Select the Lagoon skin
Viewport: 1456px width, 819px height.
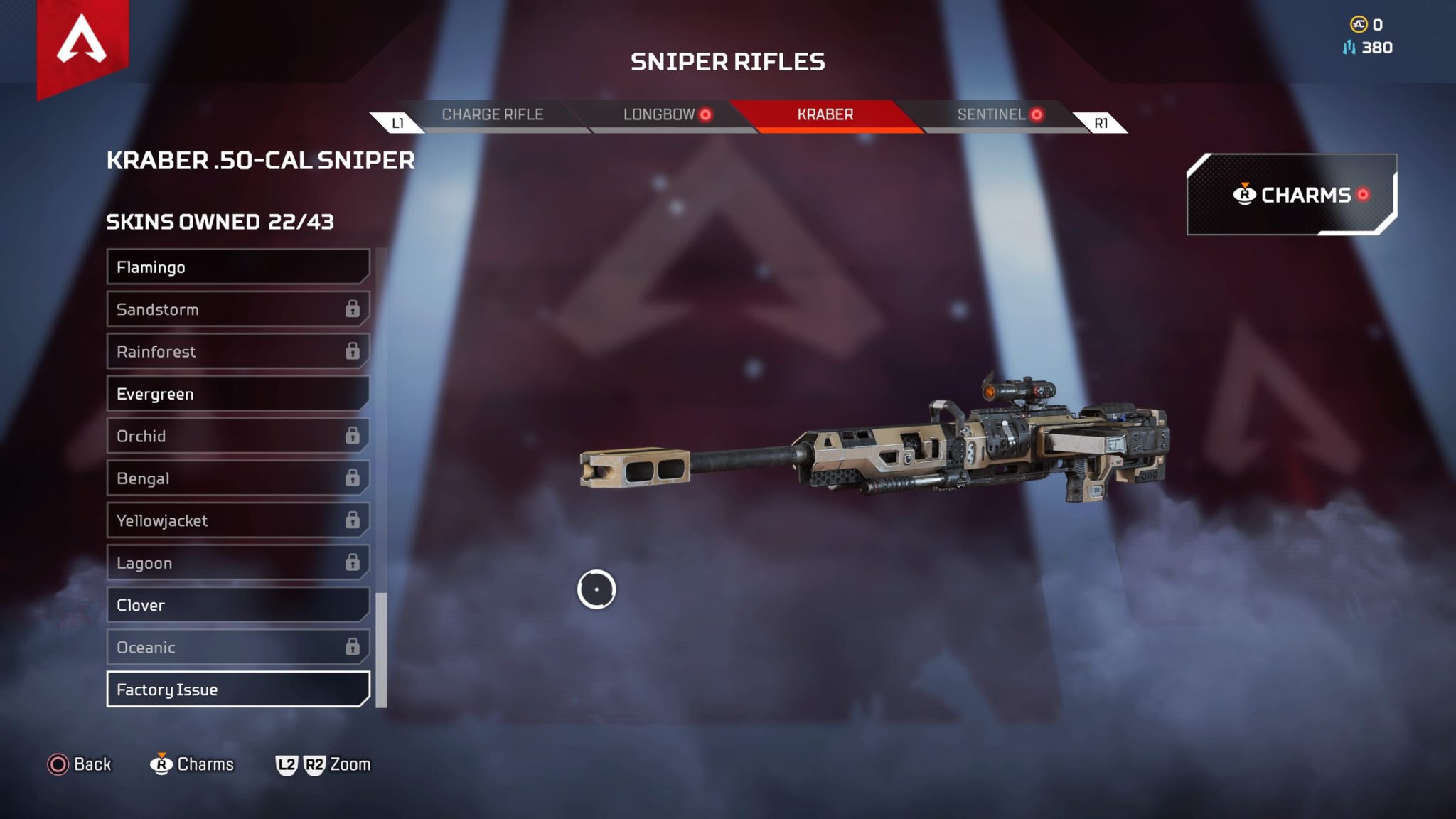[237, 563]
